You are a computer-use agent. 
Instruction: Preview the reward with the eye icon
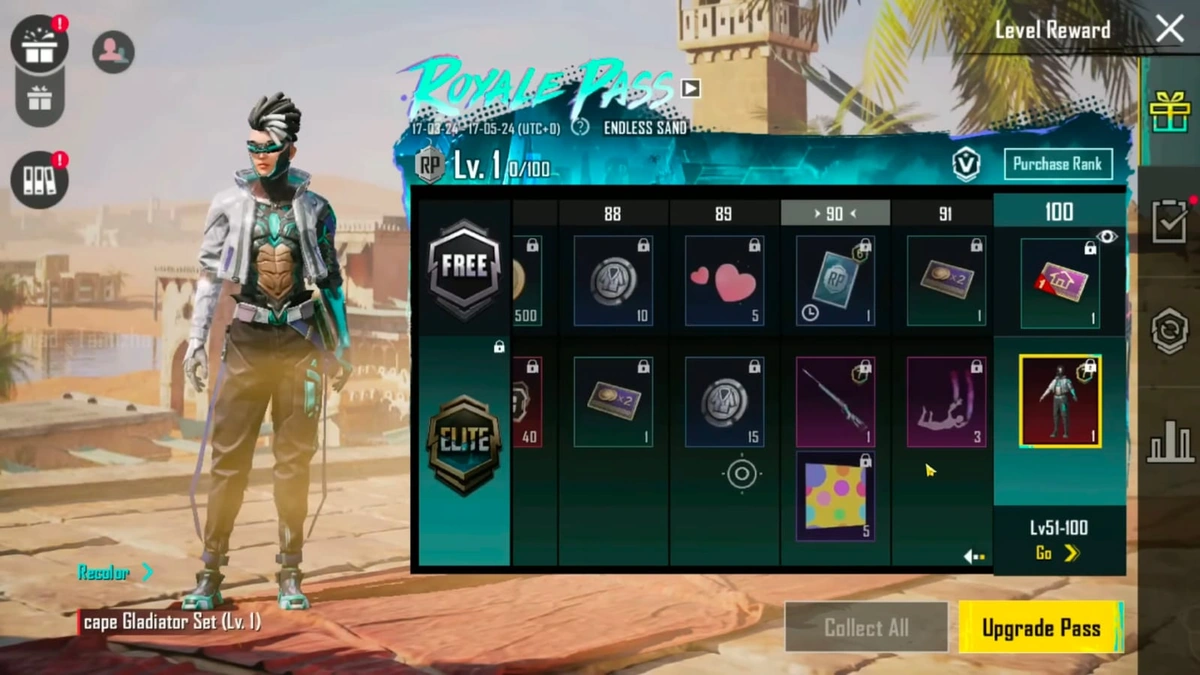click(1106, 237)
